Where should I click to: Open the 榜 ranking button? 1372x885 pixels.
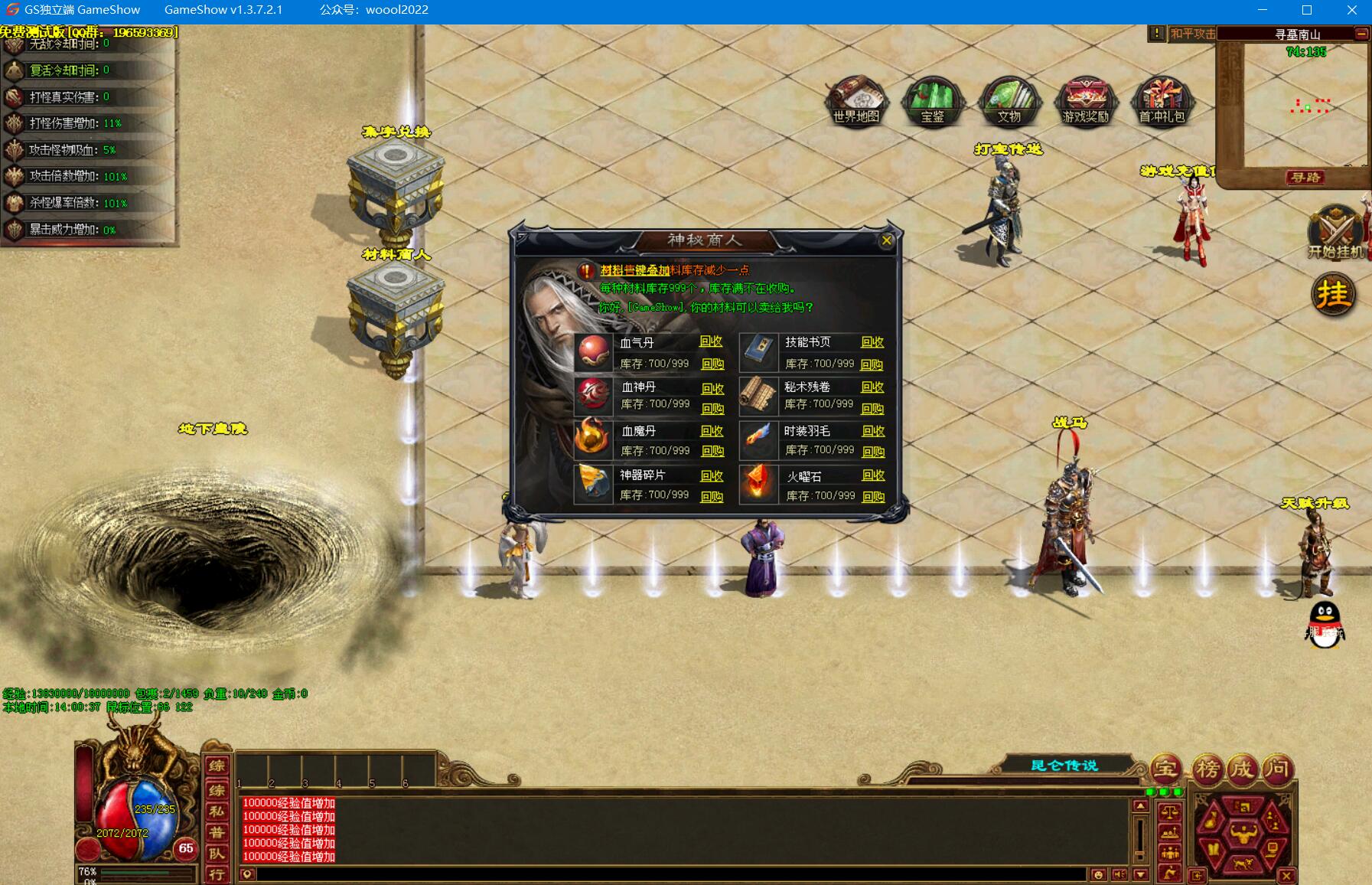pyautogui.click(x=1207, y=768)
